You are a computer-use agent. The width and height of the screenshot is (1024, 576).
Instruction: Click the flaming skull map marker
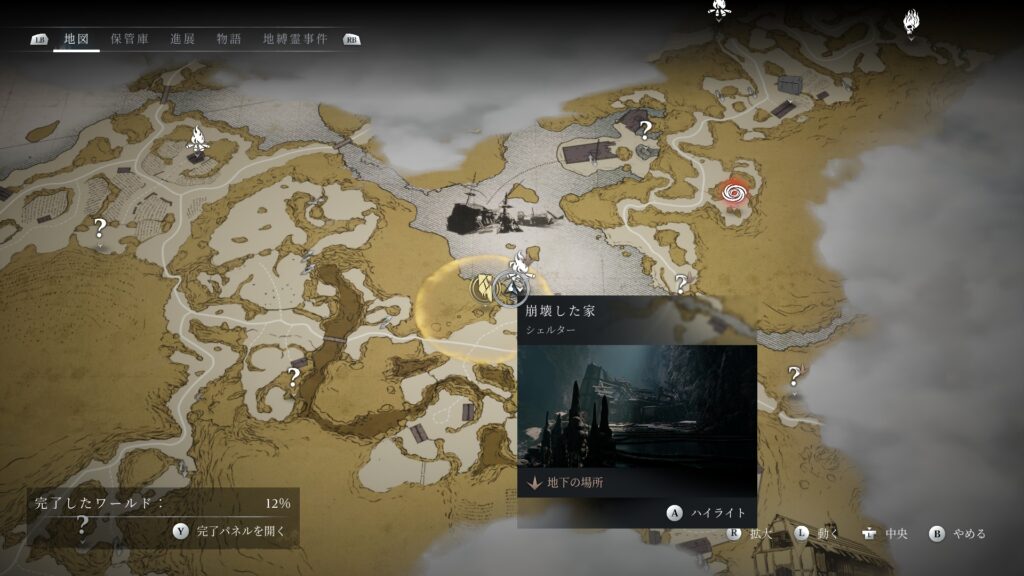point(911,20)
